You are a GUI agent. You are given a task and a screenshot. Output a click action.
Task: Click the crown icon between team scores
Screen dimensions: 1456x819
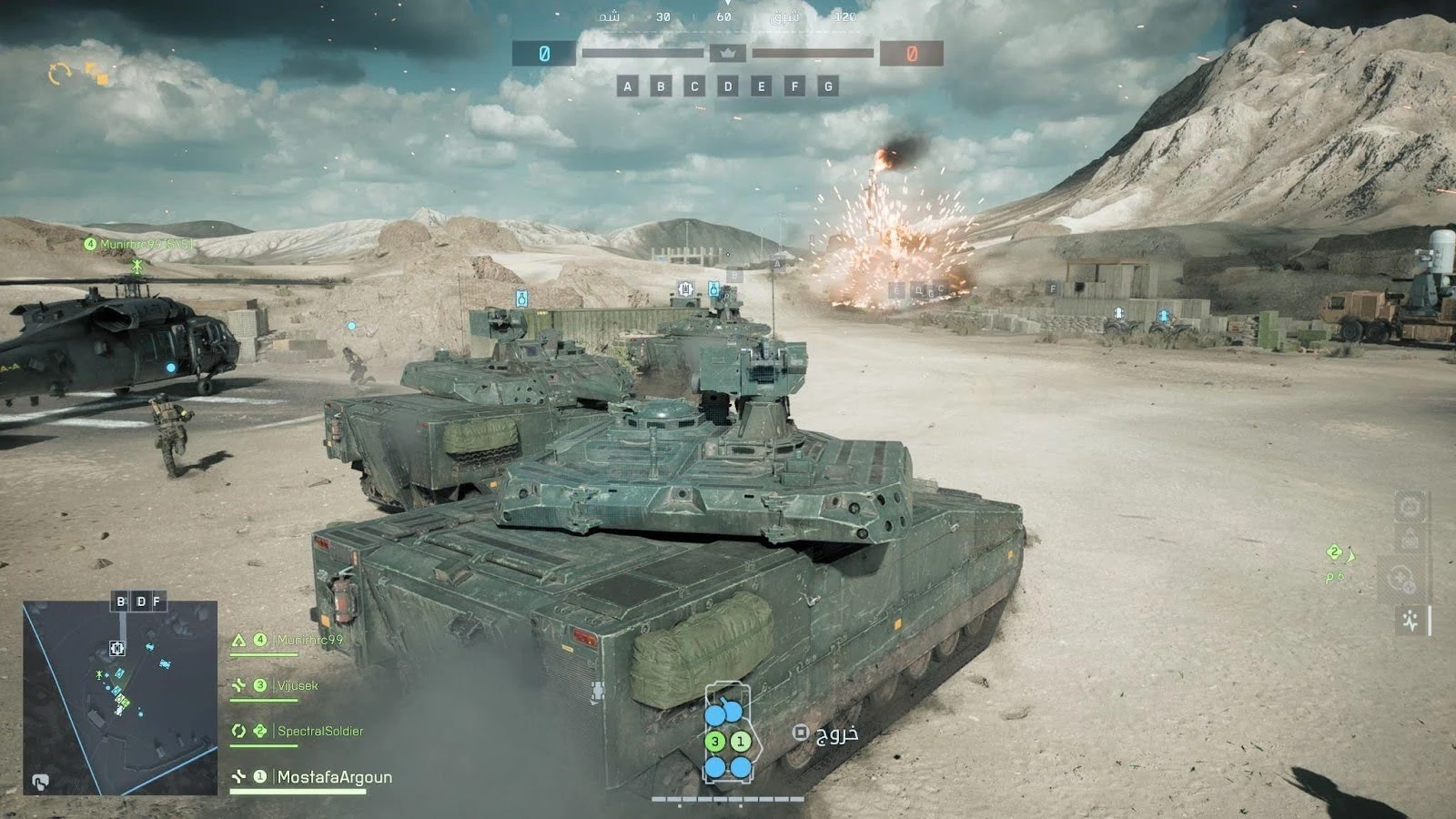pyautogui.click(x=727, y=54)
